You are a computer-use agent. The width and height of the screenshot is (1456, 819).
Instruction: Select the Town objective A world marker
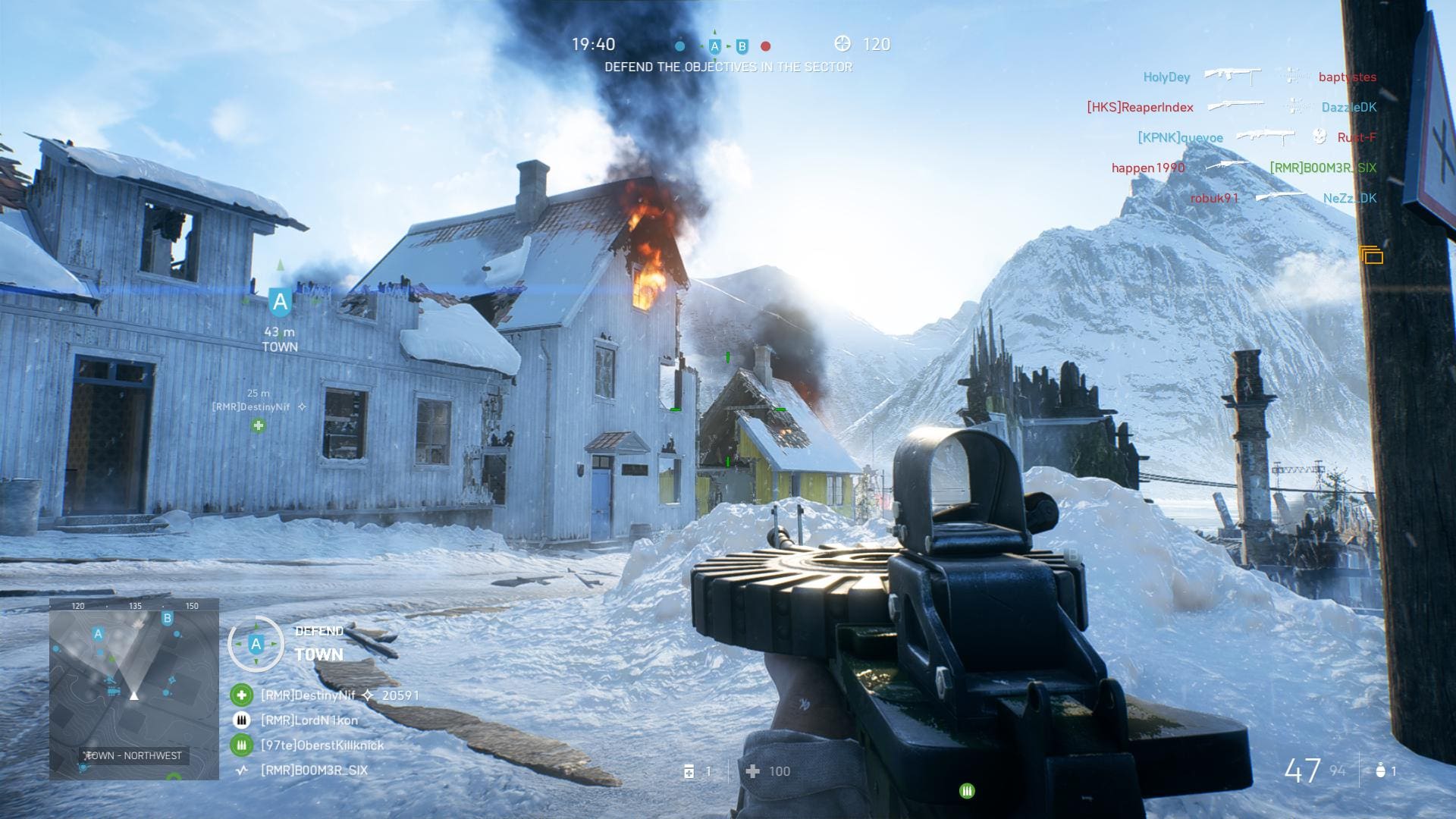[x=280, y=303]
